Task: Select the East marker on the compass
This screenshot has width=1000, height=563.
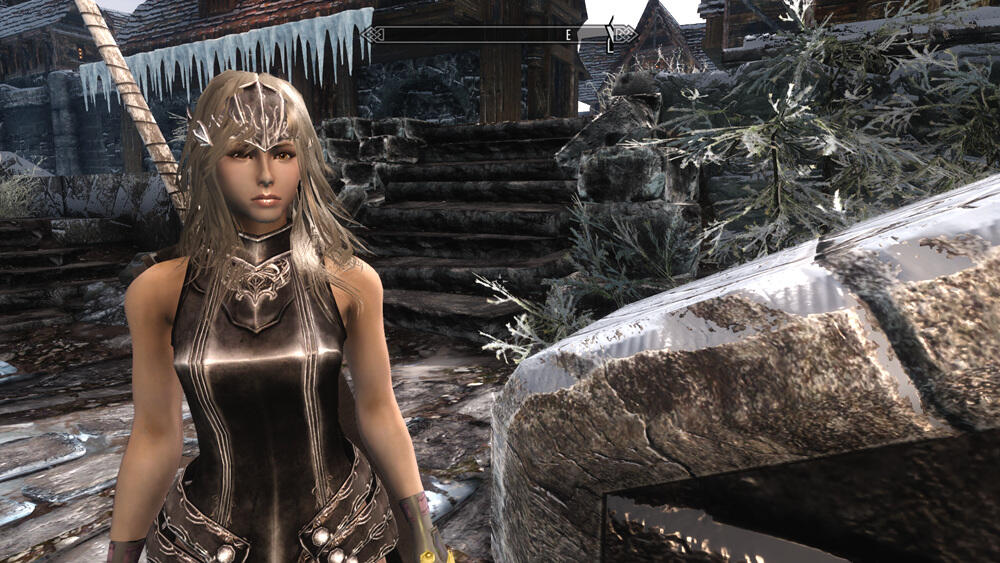Action: point(568,35)
